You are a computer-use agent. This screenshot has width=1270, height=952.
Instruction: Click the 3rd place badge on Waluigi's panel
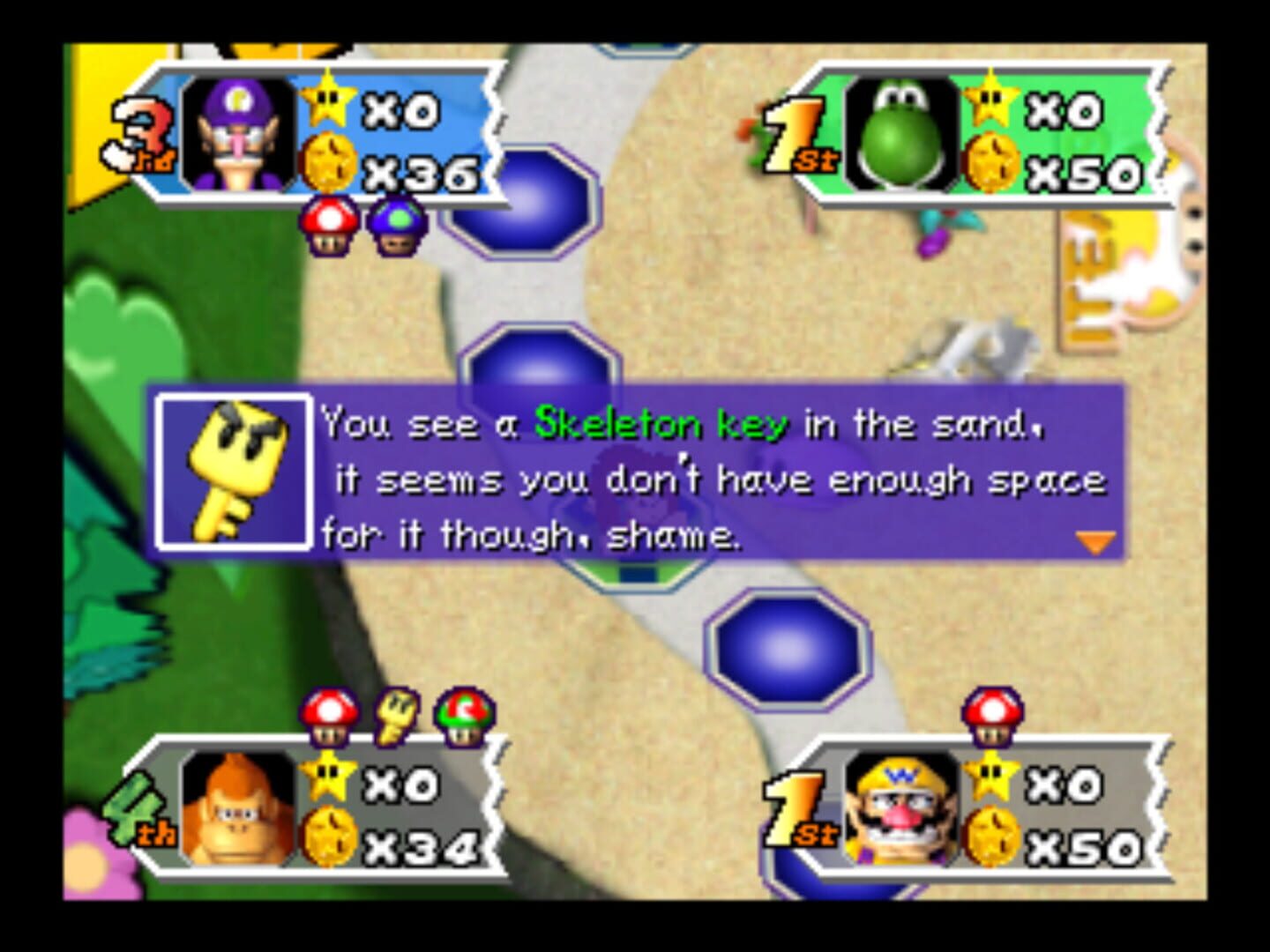(143, 132)
